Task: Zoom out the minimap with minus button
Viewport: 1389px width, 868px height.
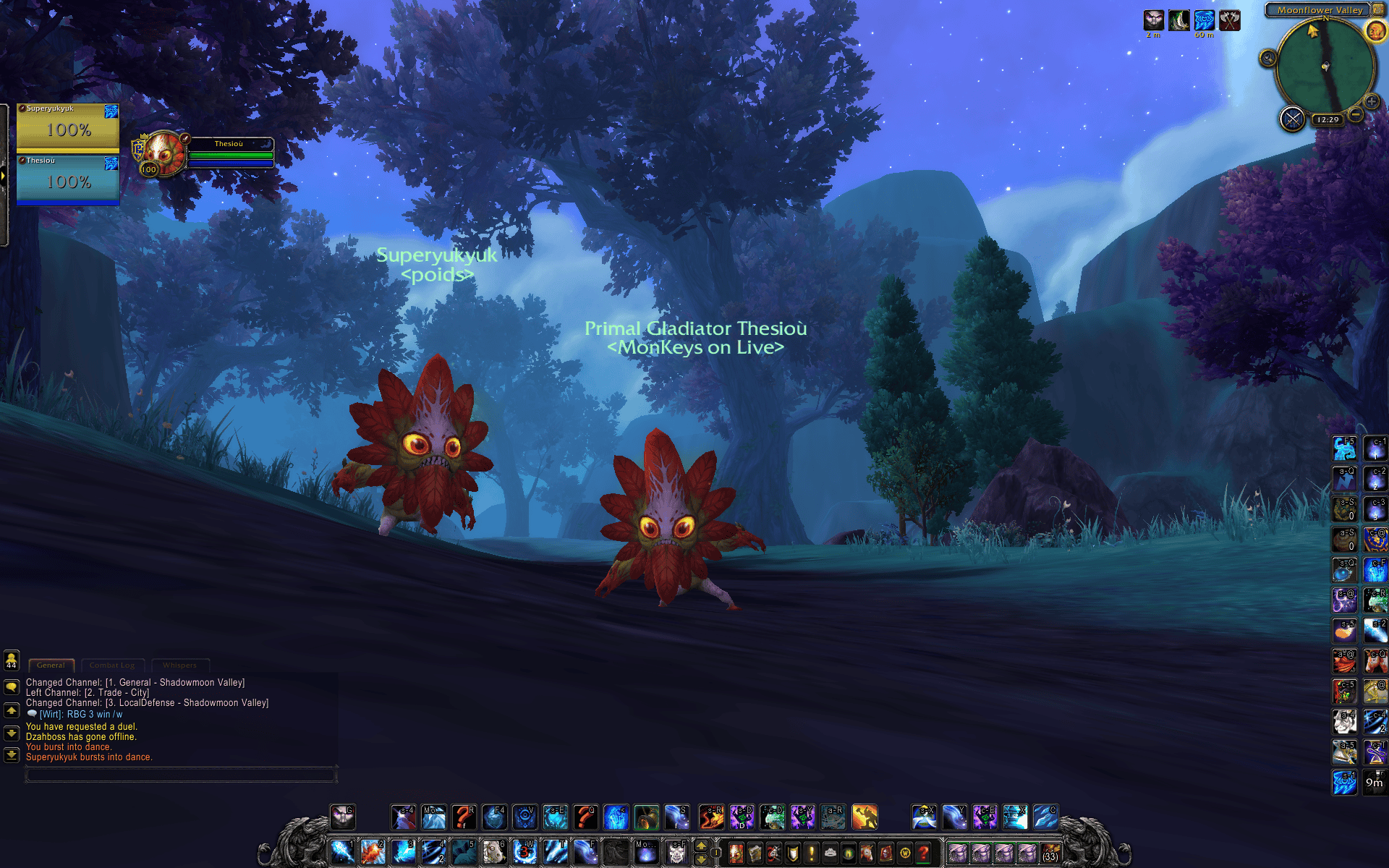Action: (1356, 115)
